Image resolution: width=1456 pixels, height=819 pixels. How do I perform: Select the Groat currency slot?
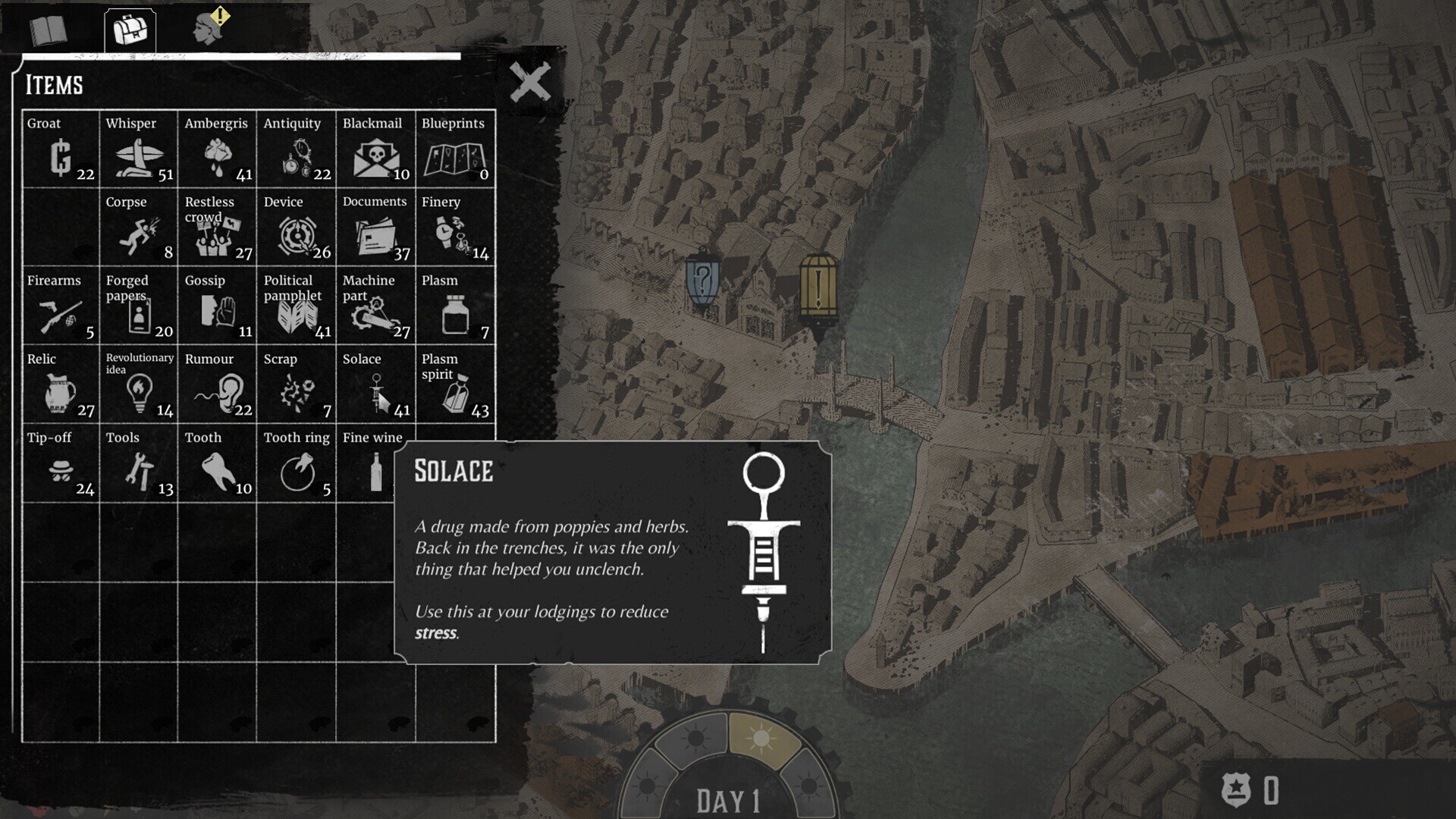[x=61, y=149]
